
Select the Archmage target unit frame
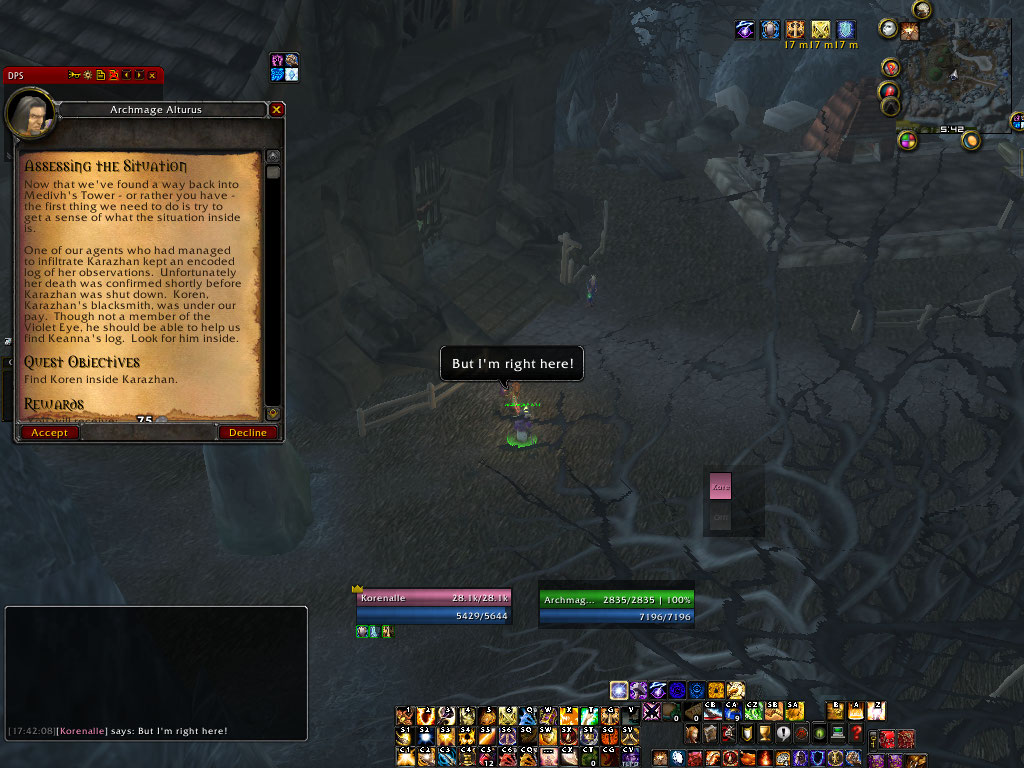click(x=616, y=607)
